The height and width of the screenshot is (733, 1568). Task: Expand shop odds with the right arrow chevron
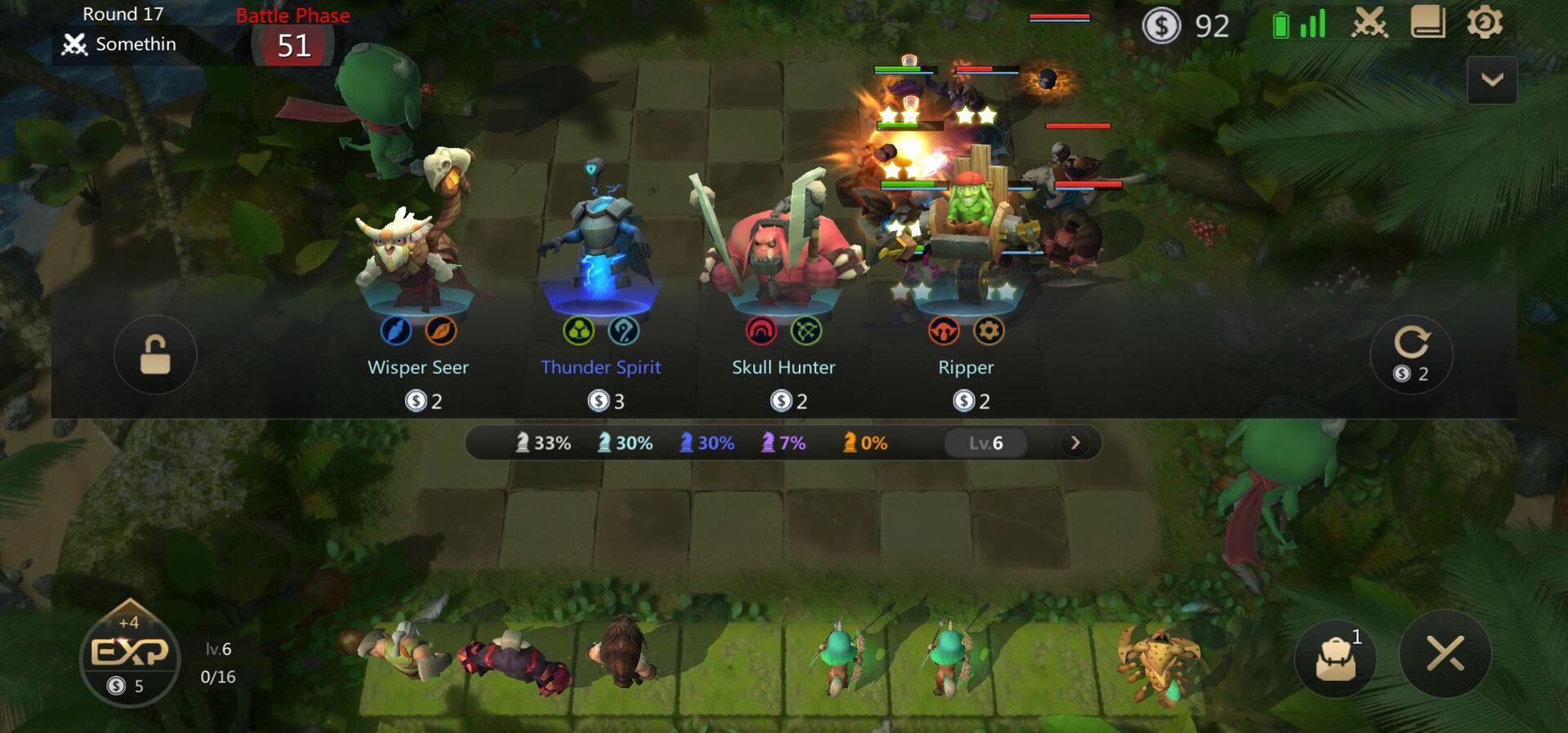(1076, 442)
